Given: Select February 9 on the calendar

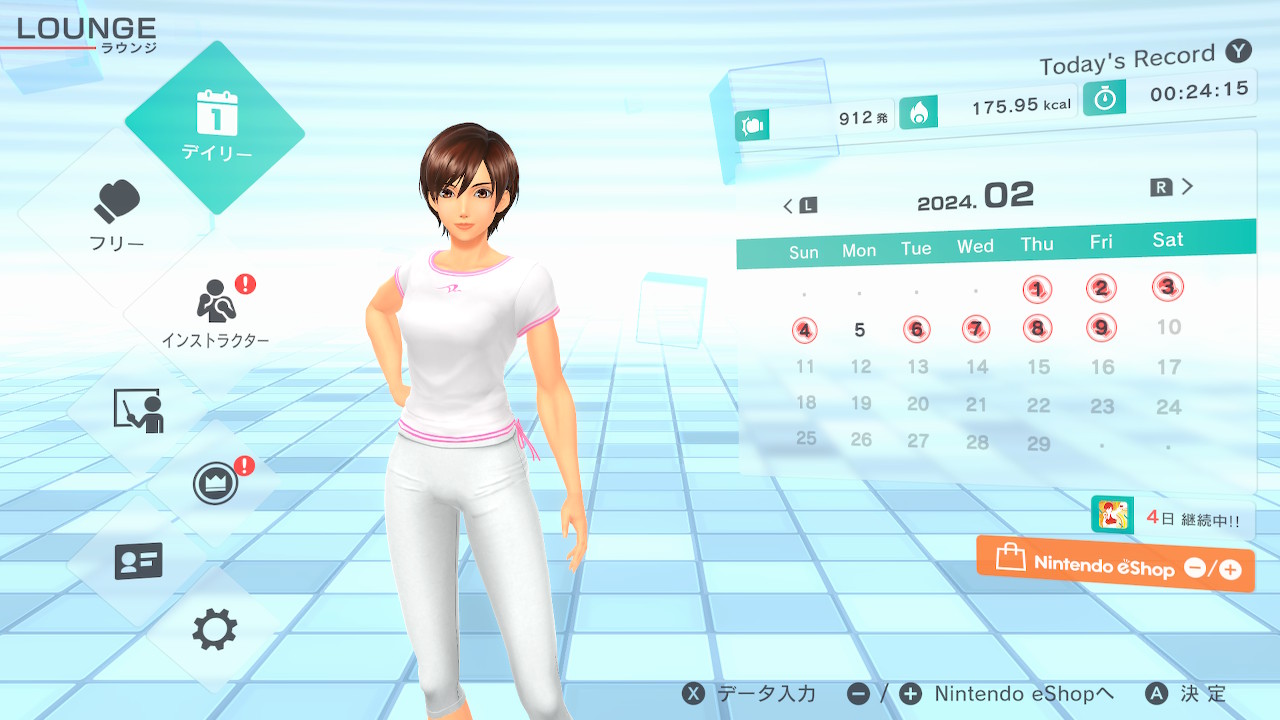Looking at the screenshot, I should (1101, 327).
